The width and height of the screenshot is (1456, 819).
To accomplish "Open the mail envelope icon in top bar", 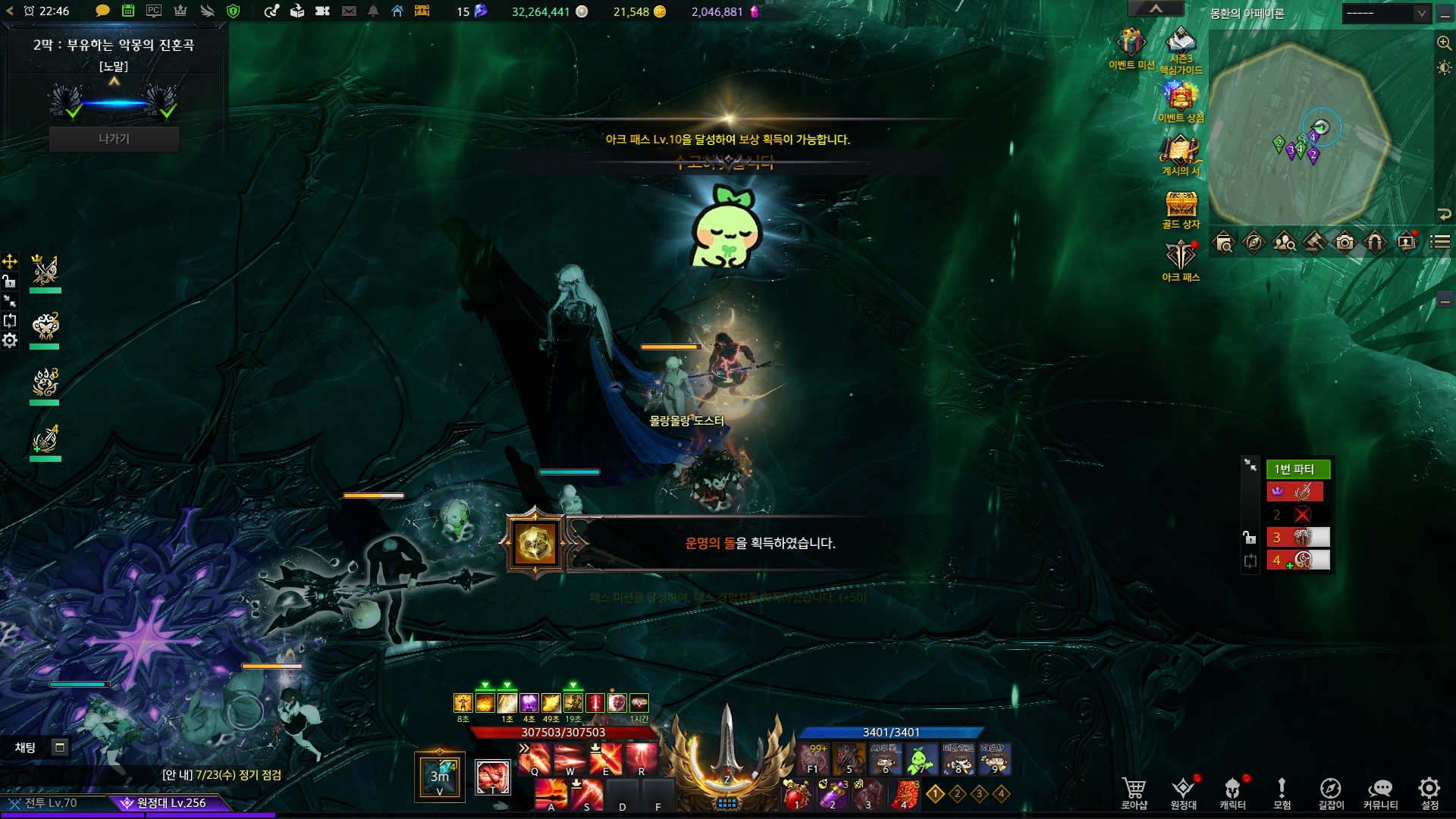I will 349,11.
